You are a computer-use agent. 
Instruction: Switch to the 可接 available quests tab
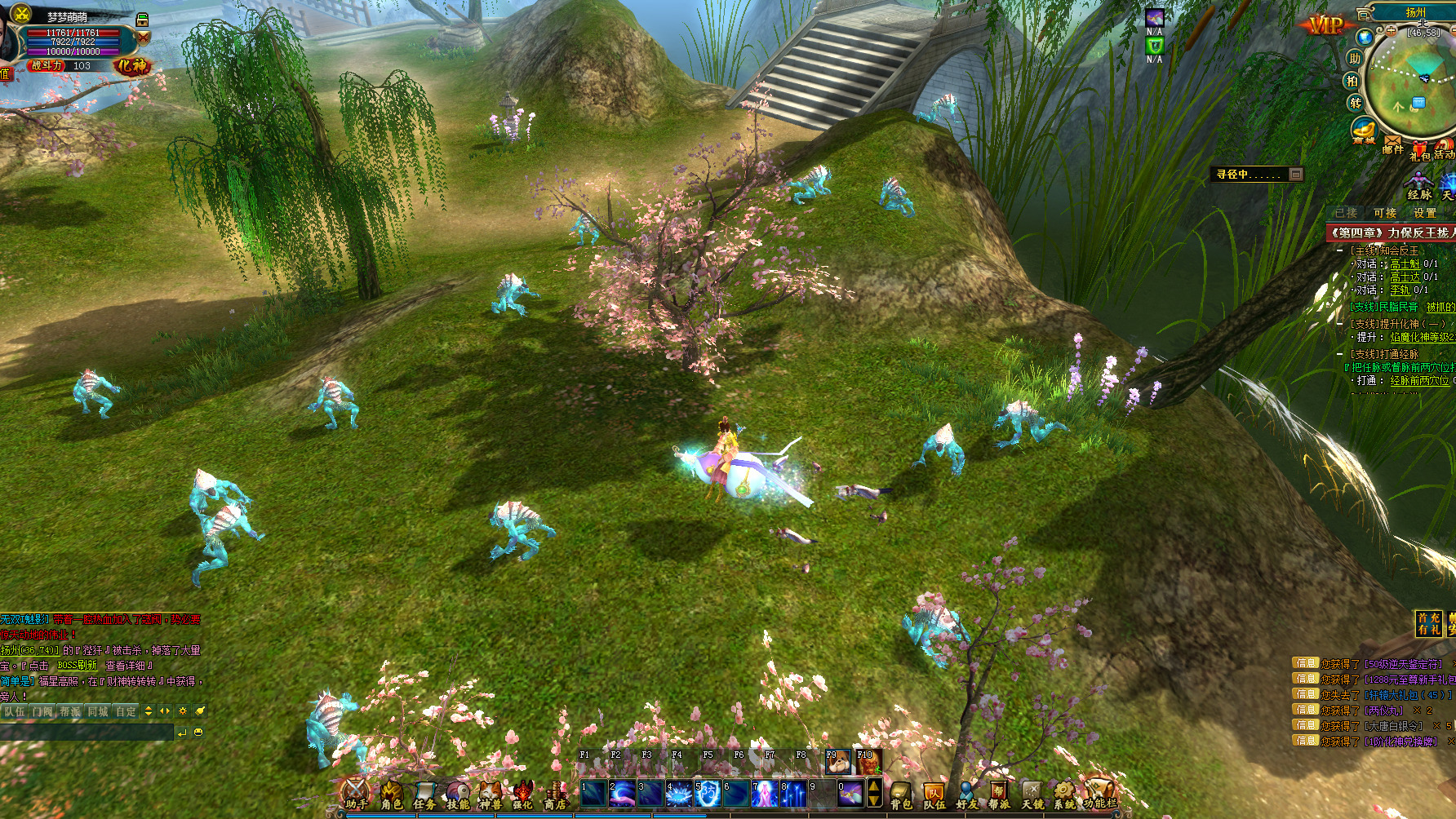click(1384, 213)
